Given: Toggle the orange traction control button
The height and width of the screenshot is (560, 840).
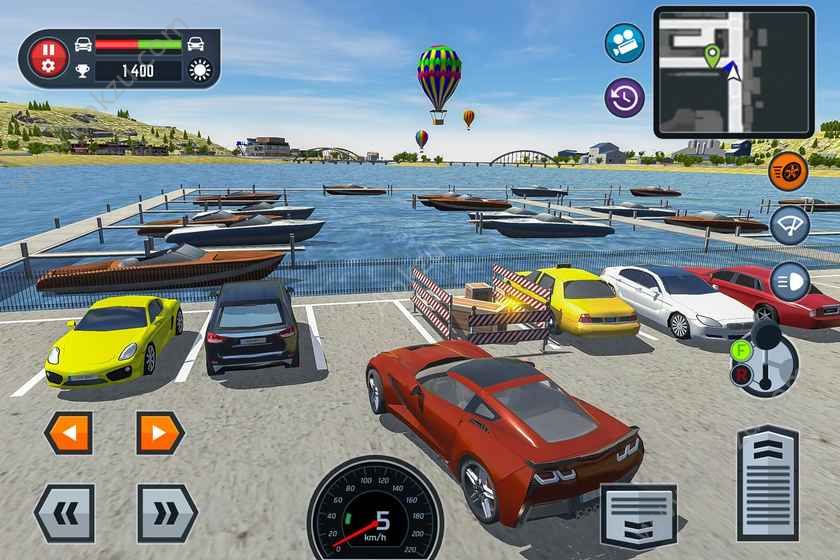Looking at the screenshot, I should point(788,171).
